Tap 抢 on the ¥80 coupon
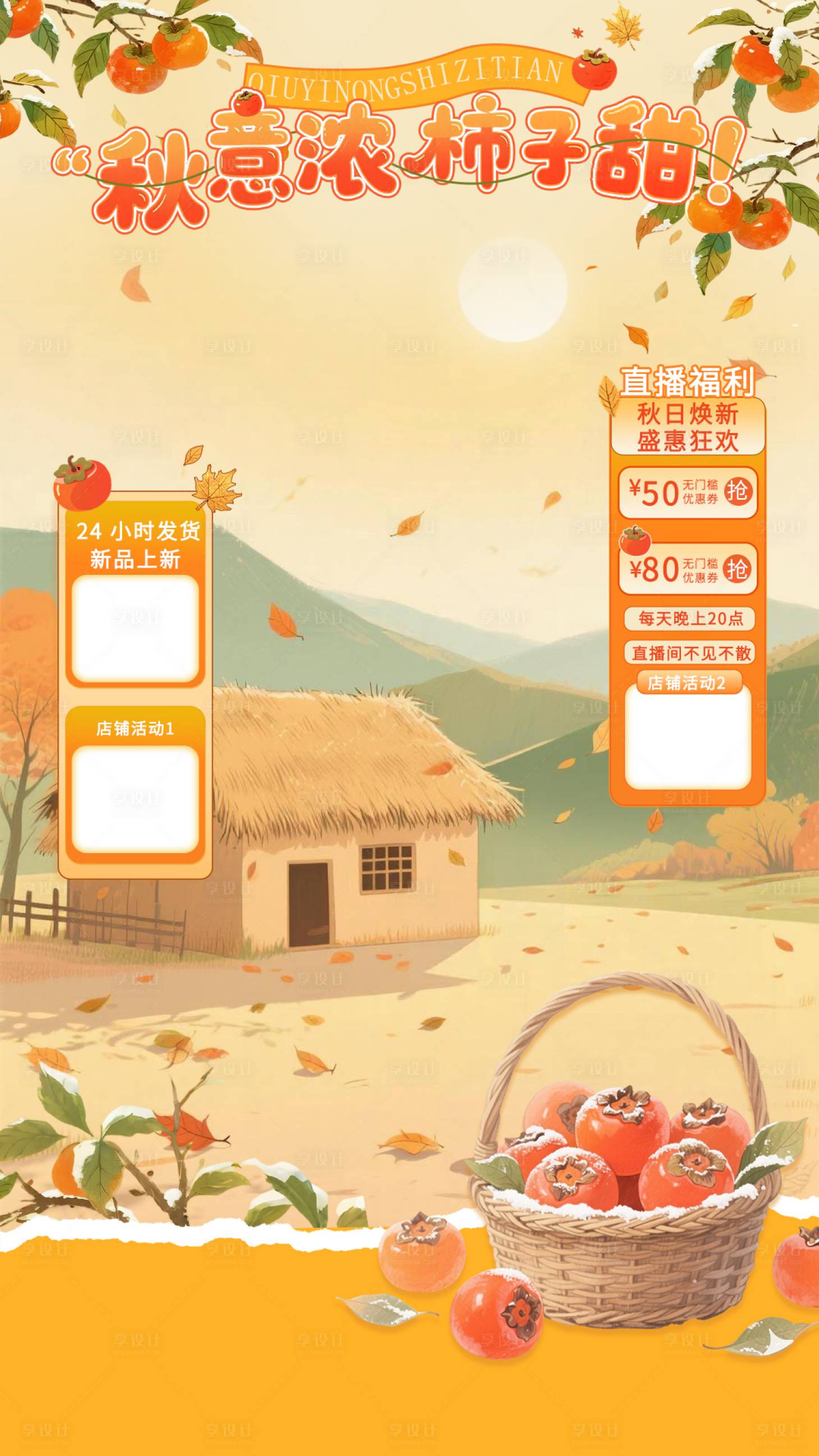This screenshot has height=1456, width=819. [x=737, y=569]
